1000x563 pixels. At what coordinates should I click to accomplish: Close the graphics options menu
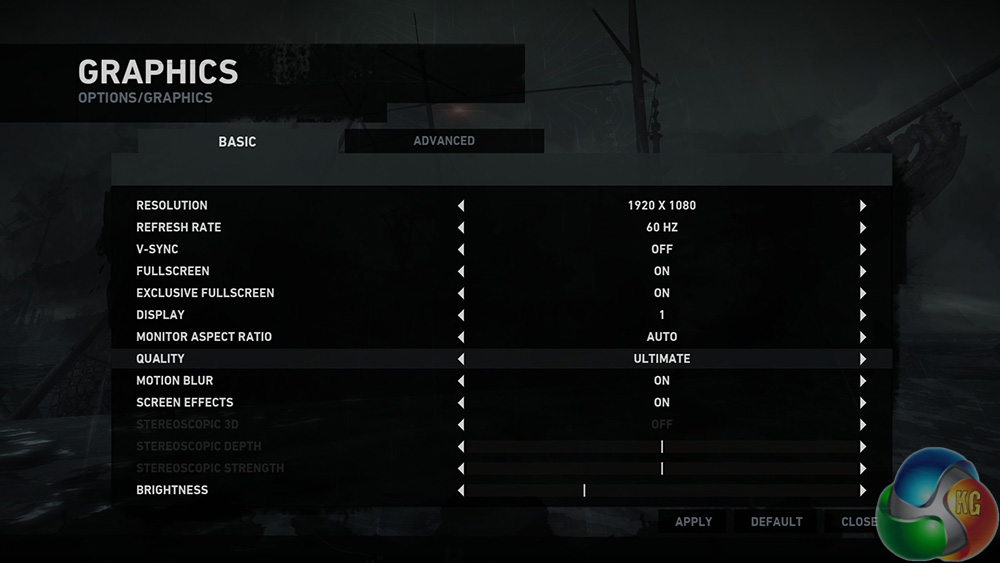click(858, 522)
